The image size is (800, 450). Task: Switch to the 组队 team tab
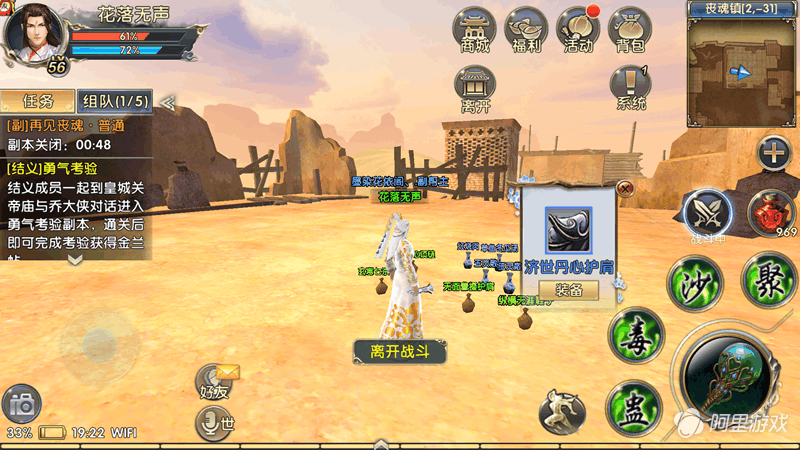pos(116,101)
